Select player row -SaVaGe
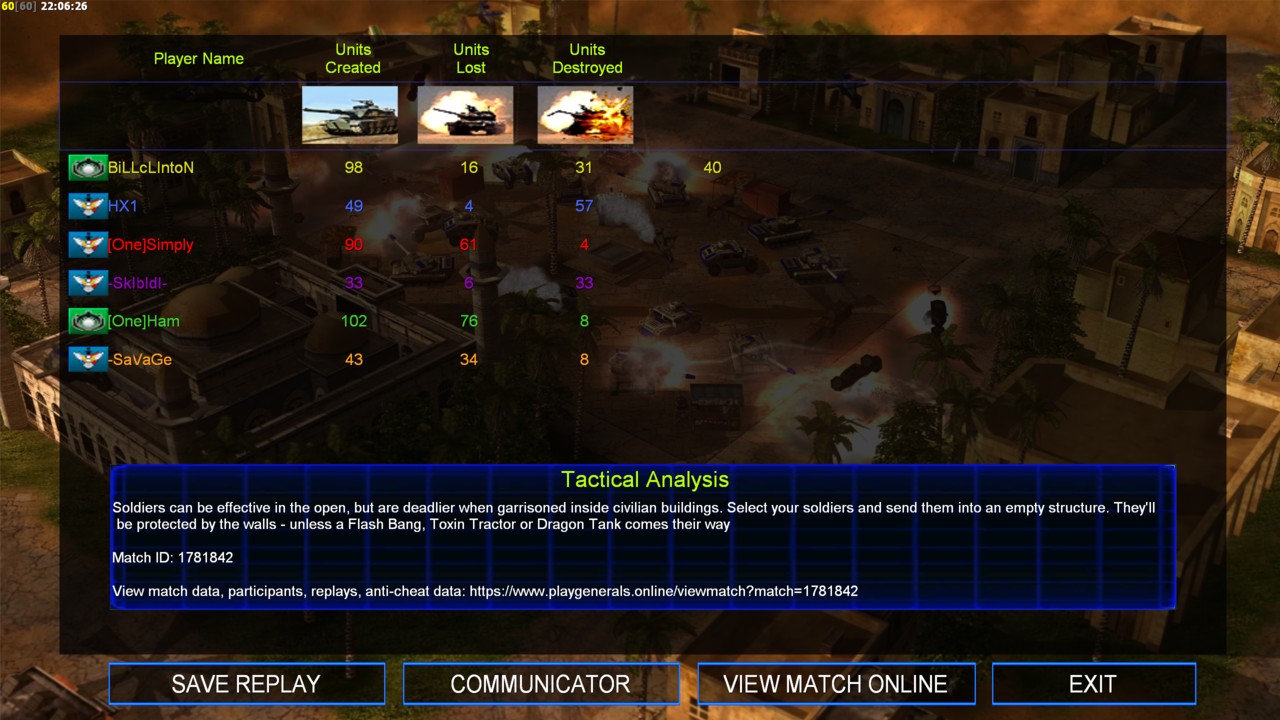1280x720 pixels. pos(140,360)
